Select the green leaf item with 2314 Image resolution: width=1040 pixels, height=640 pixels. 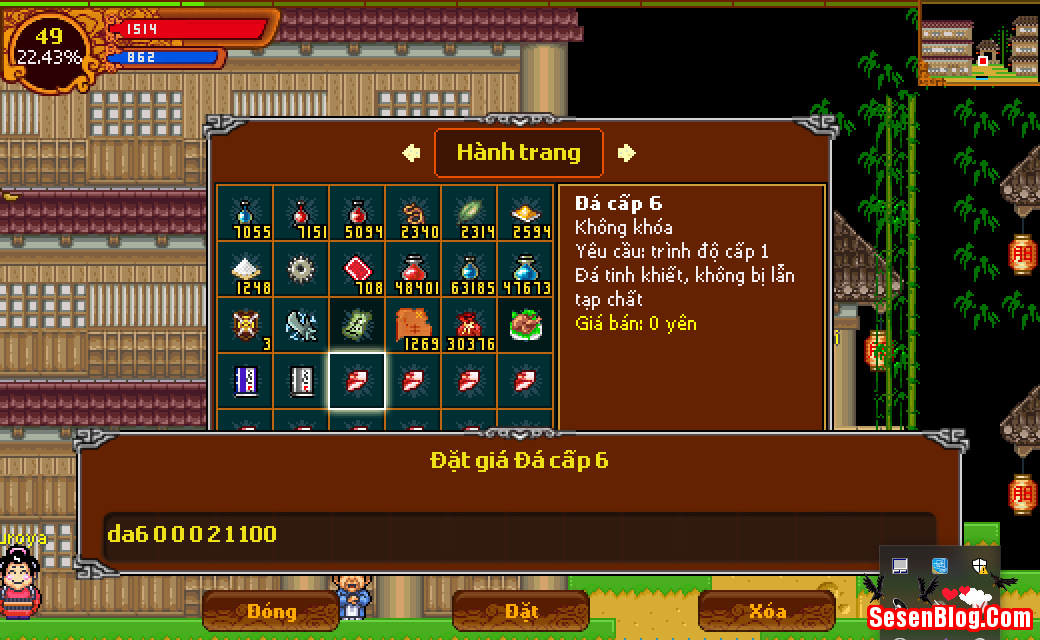tap(469, 214)
